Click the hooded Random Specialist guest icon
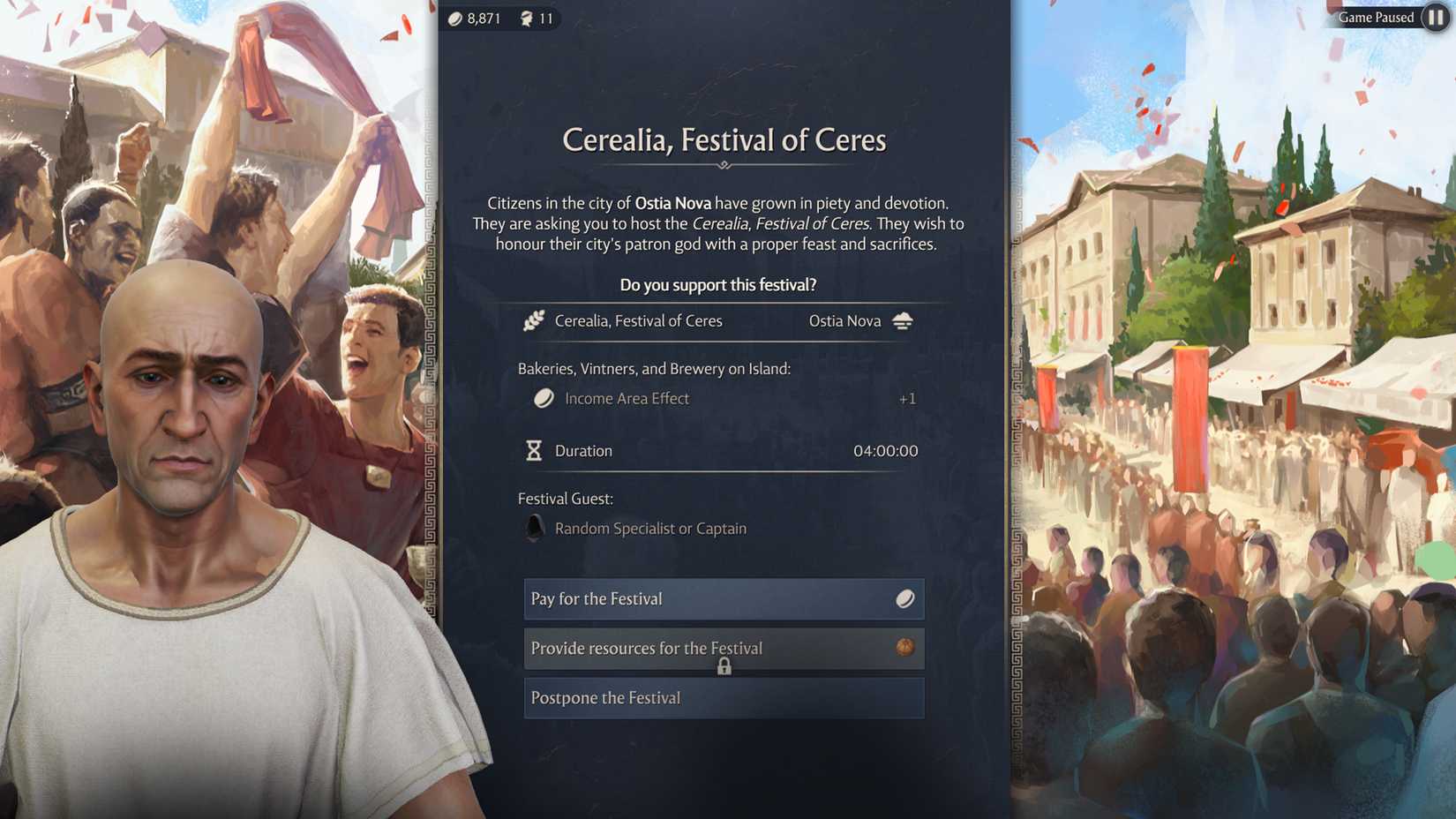This screenshot has width=1456, height=819. pos(534,529)
